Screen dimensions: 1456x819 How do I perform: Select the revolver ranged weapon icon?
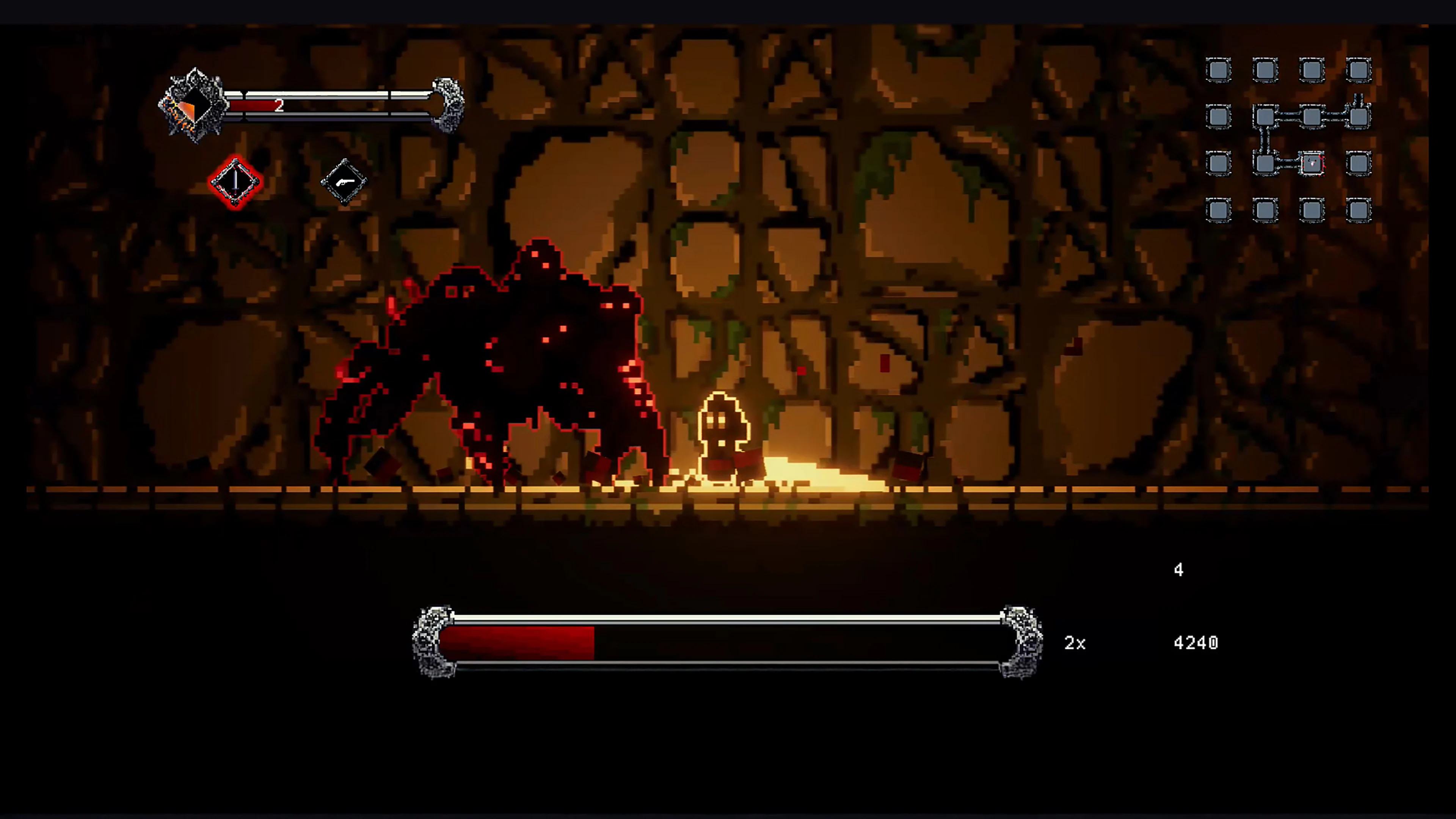point(345,182)
